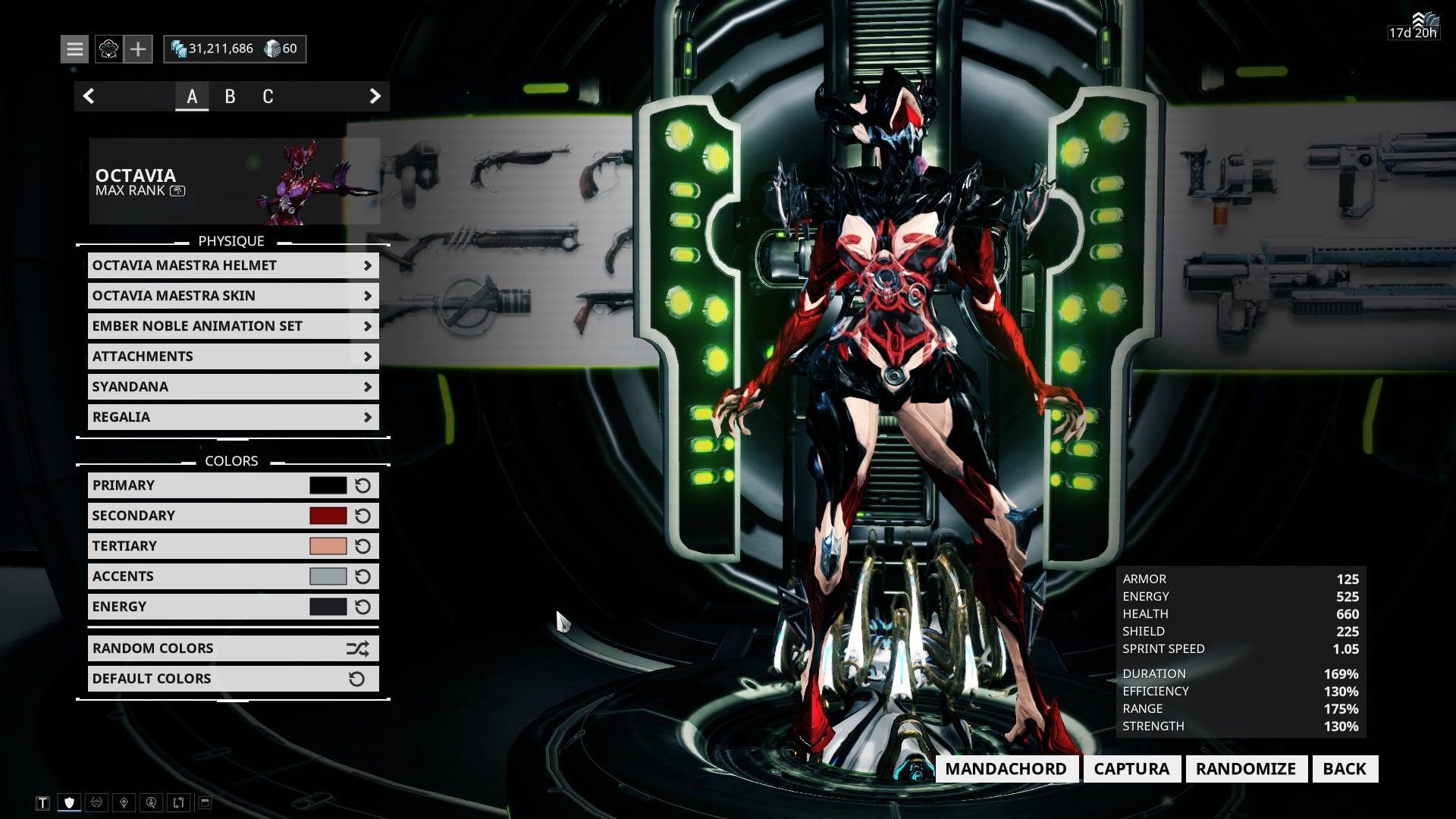Change the Ember Noble Animation Set

click(x=233, y=326)
